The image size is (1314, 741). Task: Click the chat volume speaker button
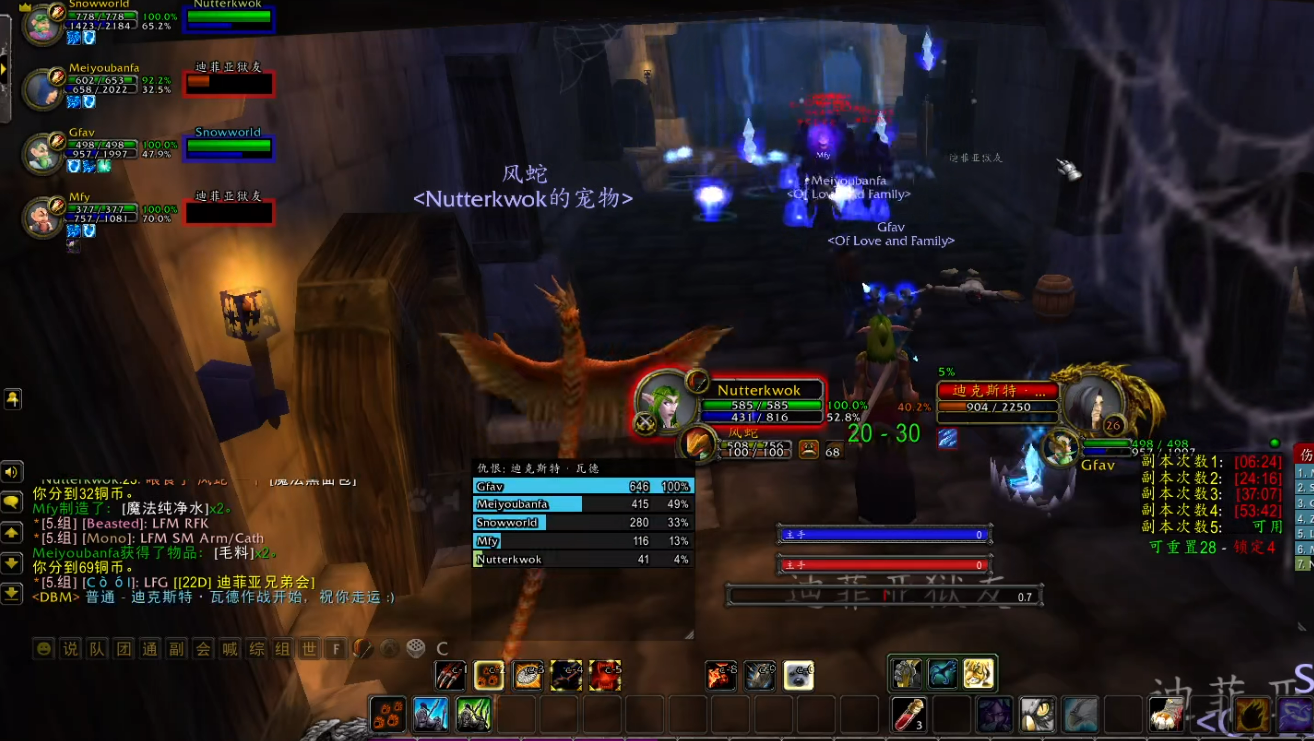pos(12,472)
